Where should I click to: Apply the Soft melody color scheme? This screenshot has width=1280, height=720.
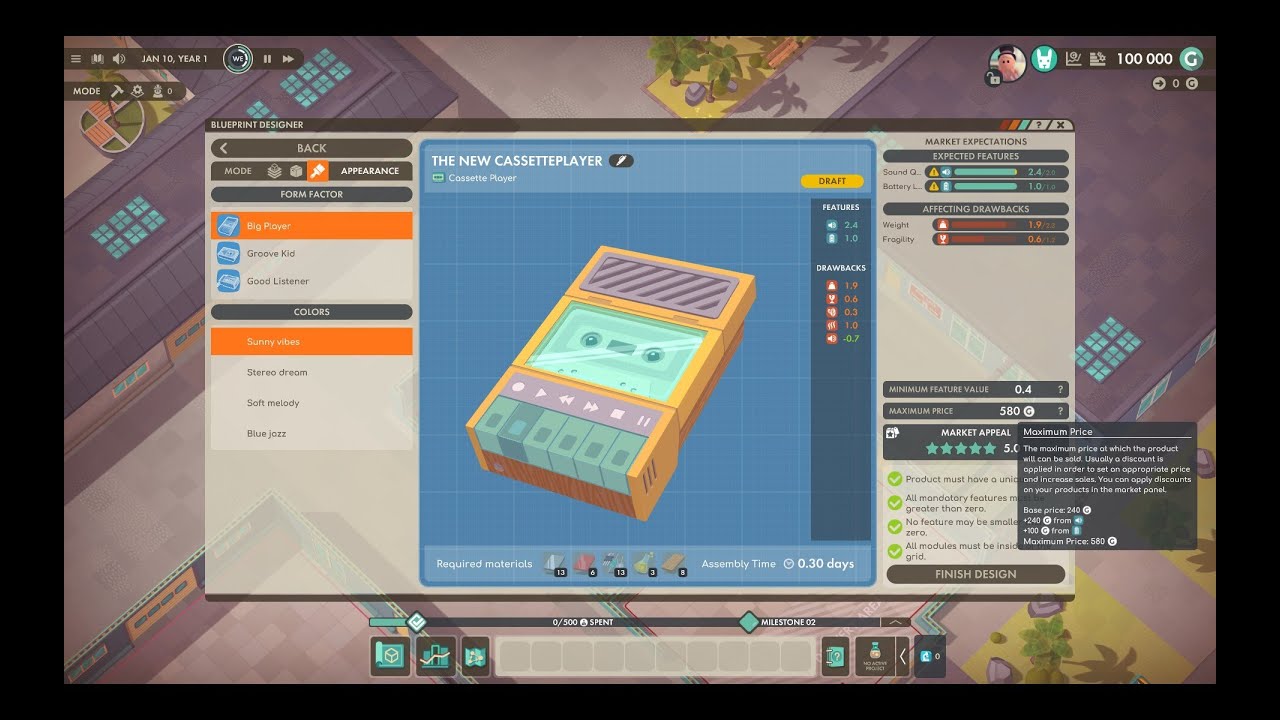click(273, 403)
